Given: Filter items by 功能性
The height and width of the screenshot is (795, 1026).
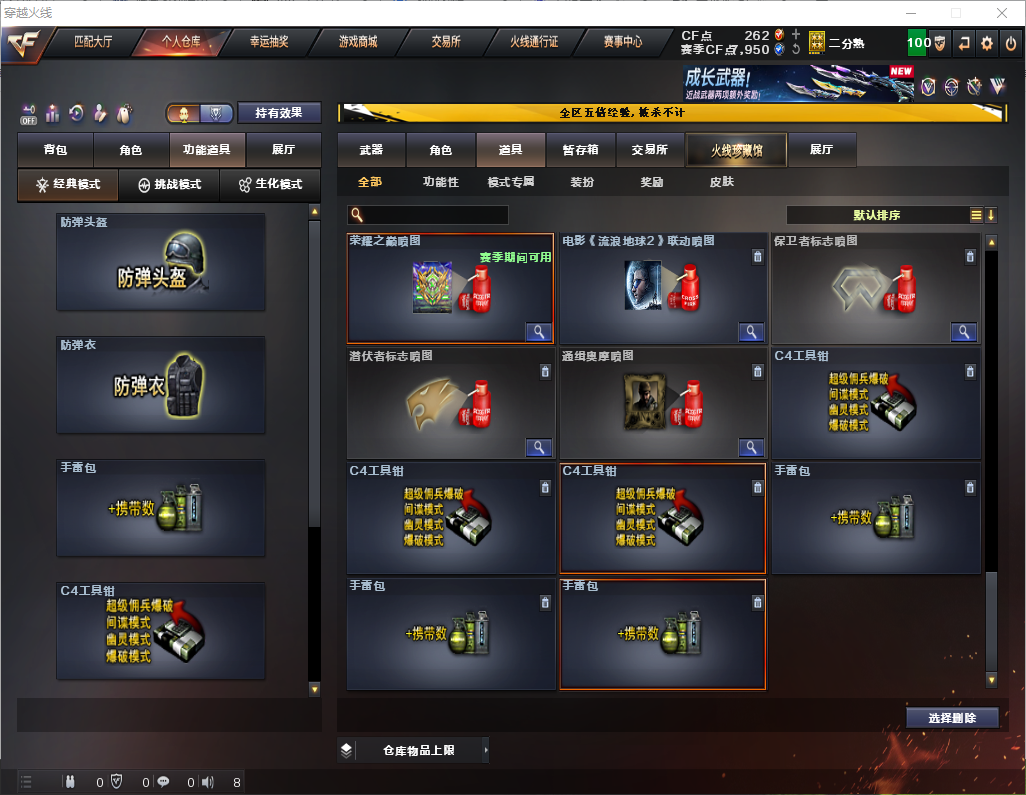Looking at the screenshot, I should (440, 182).
